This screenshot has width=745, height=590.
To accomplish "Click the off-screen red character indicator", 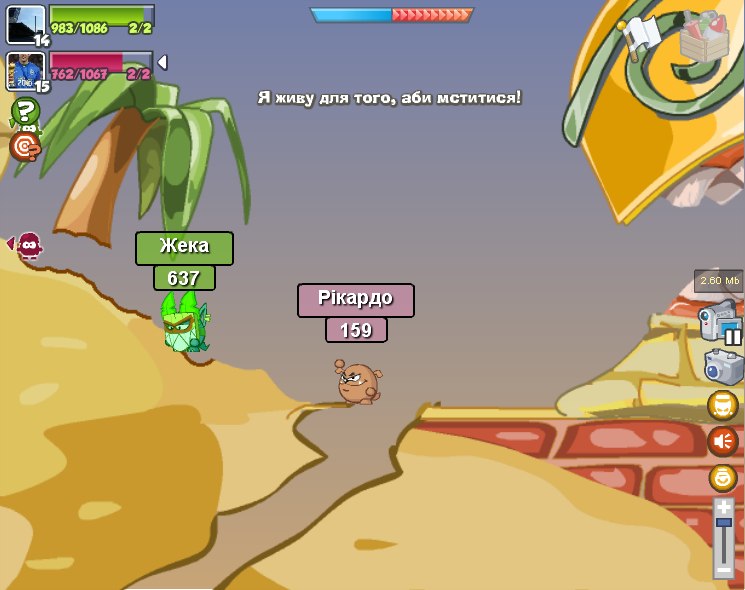I will (28, 244).
